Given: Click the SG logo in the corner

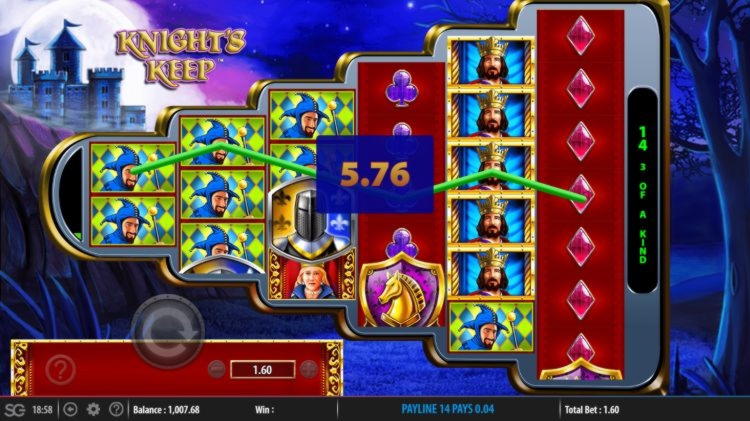Looking at the screenshot, I should [x=14, y=409].
